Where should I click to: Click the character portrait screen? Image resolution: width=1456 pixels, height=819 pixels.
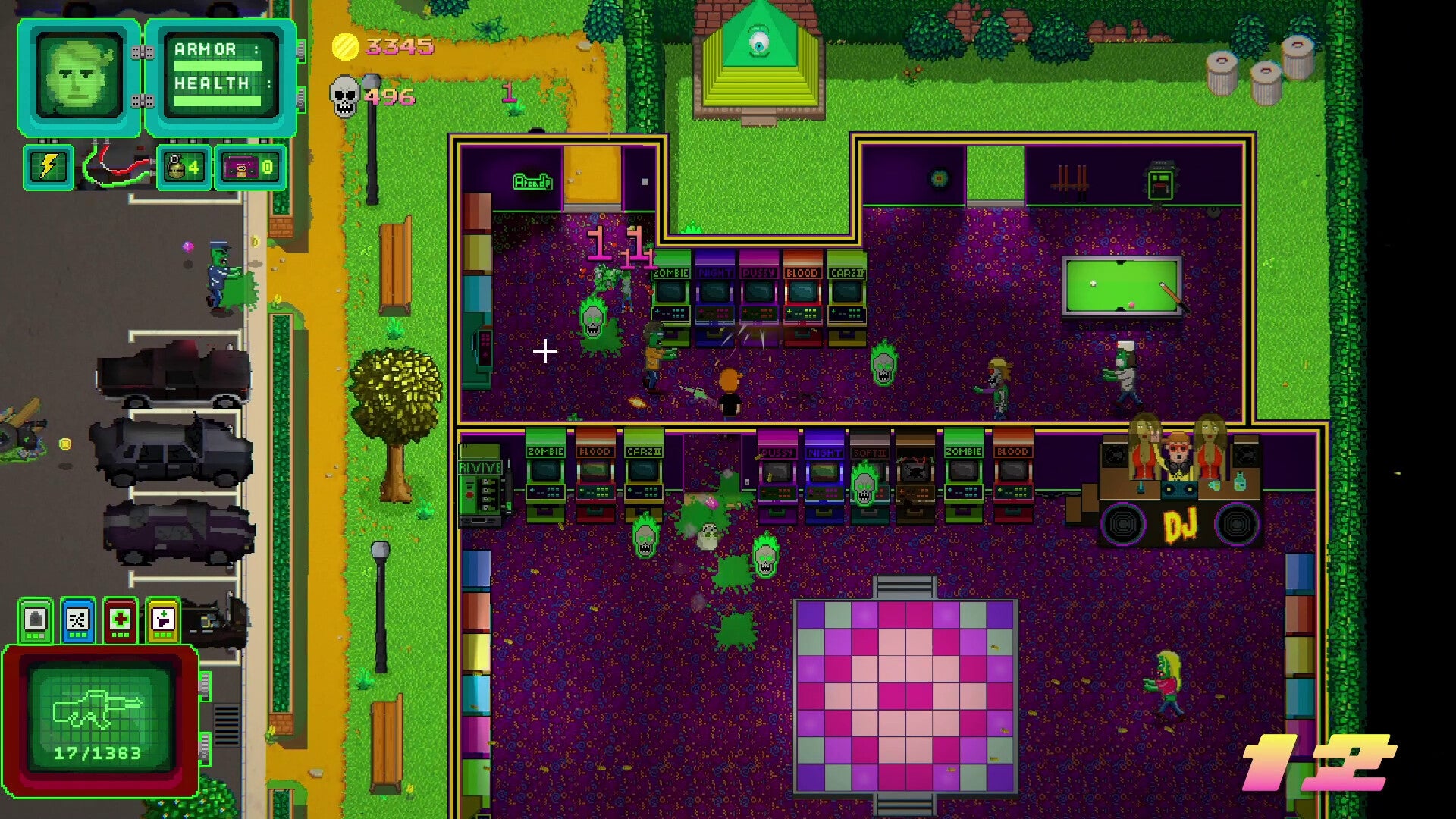click(x=77, y=76)
